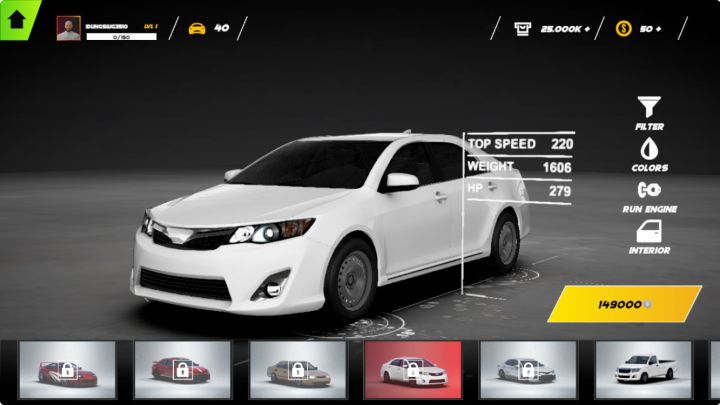The image size is (720, 405).
Task: Run the car's engine
Action: pyautogui.click(x=649, y=195)
